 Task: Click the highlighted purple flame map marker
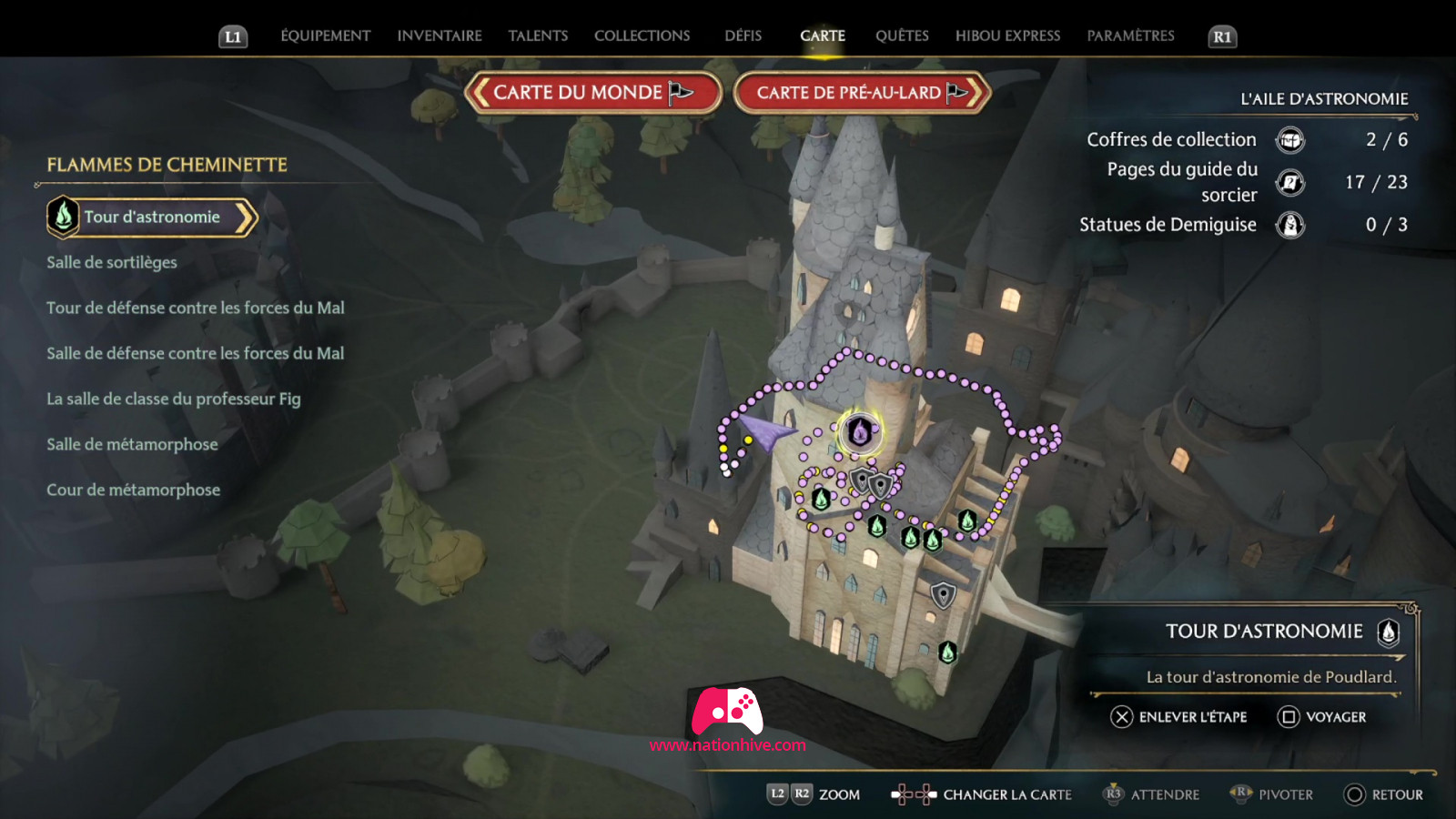859,431
